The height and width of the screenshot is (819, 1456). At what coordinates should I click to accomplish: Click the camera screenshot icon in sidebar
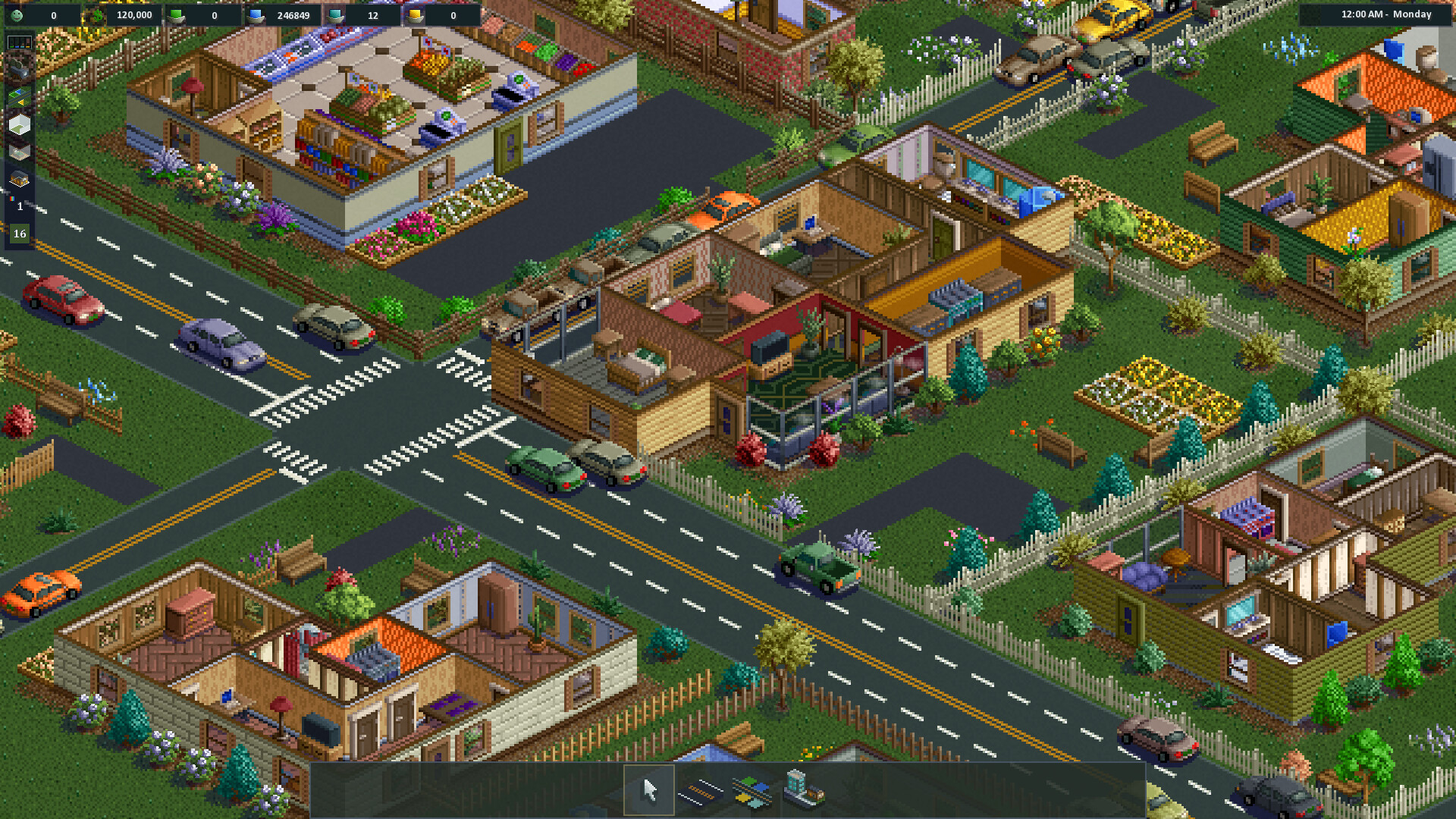(20, 71)
